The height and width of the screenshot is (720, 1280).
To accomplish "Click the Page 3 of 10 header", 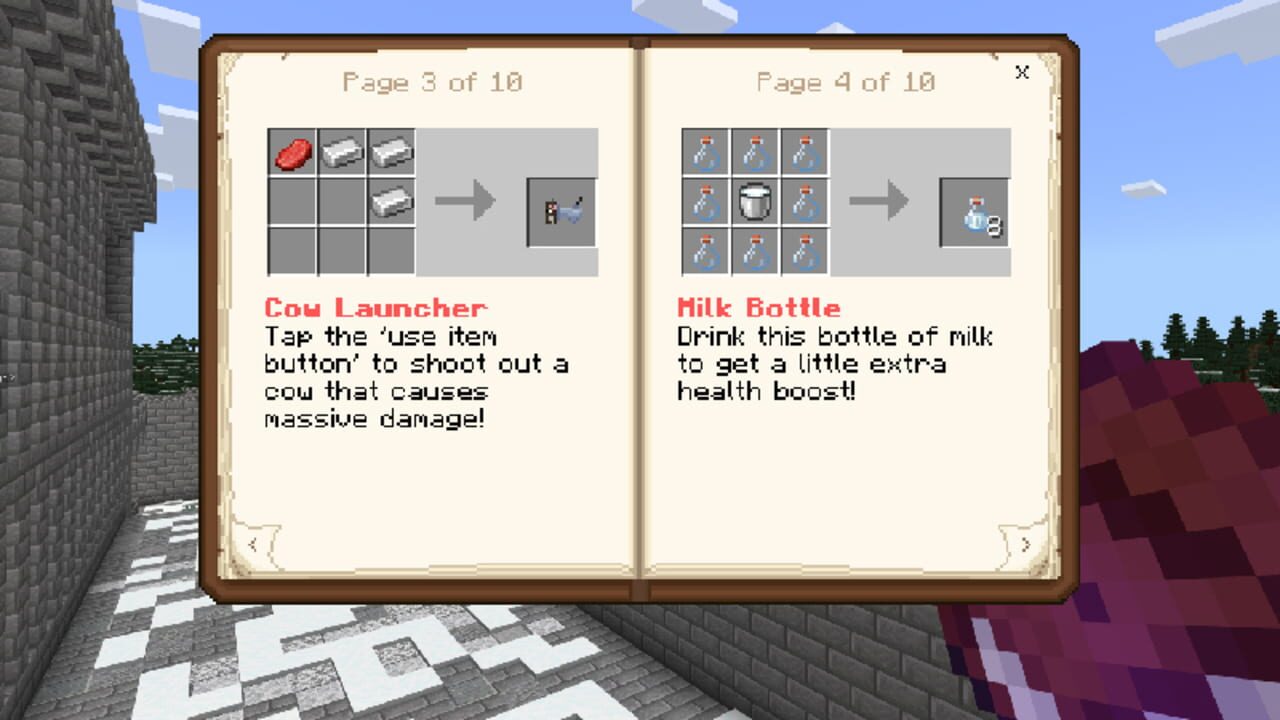I will click(x=435, y=82).
